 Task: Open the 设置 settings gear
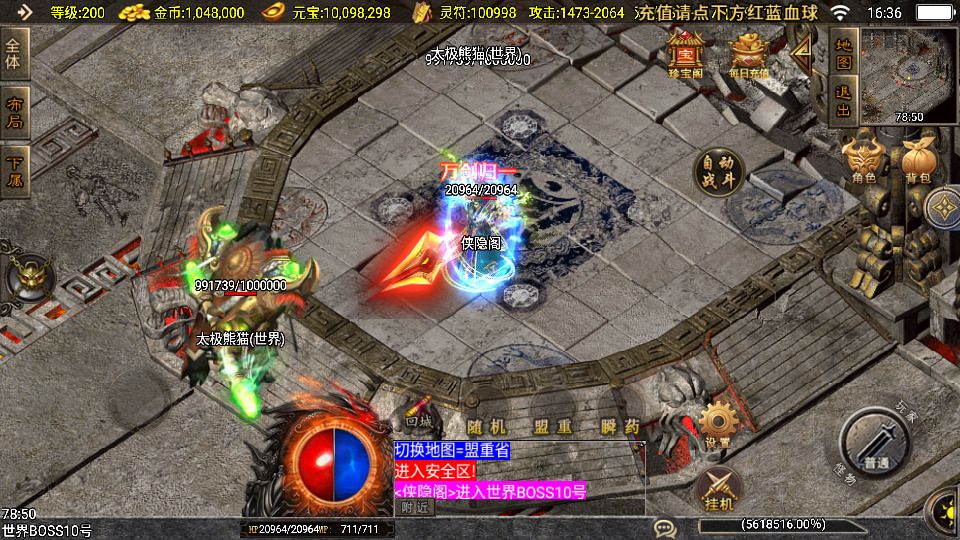716,424
